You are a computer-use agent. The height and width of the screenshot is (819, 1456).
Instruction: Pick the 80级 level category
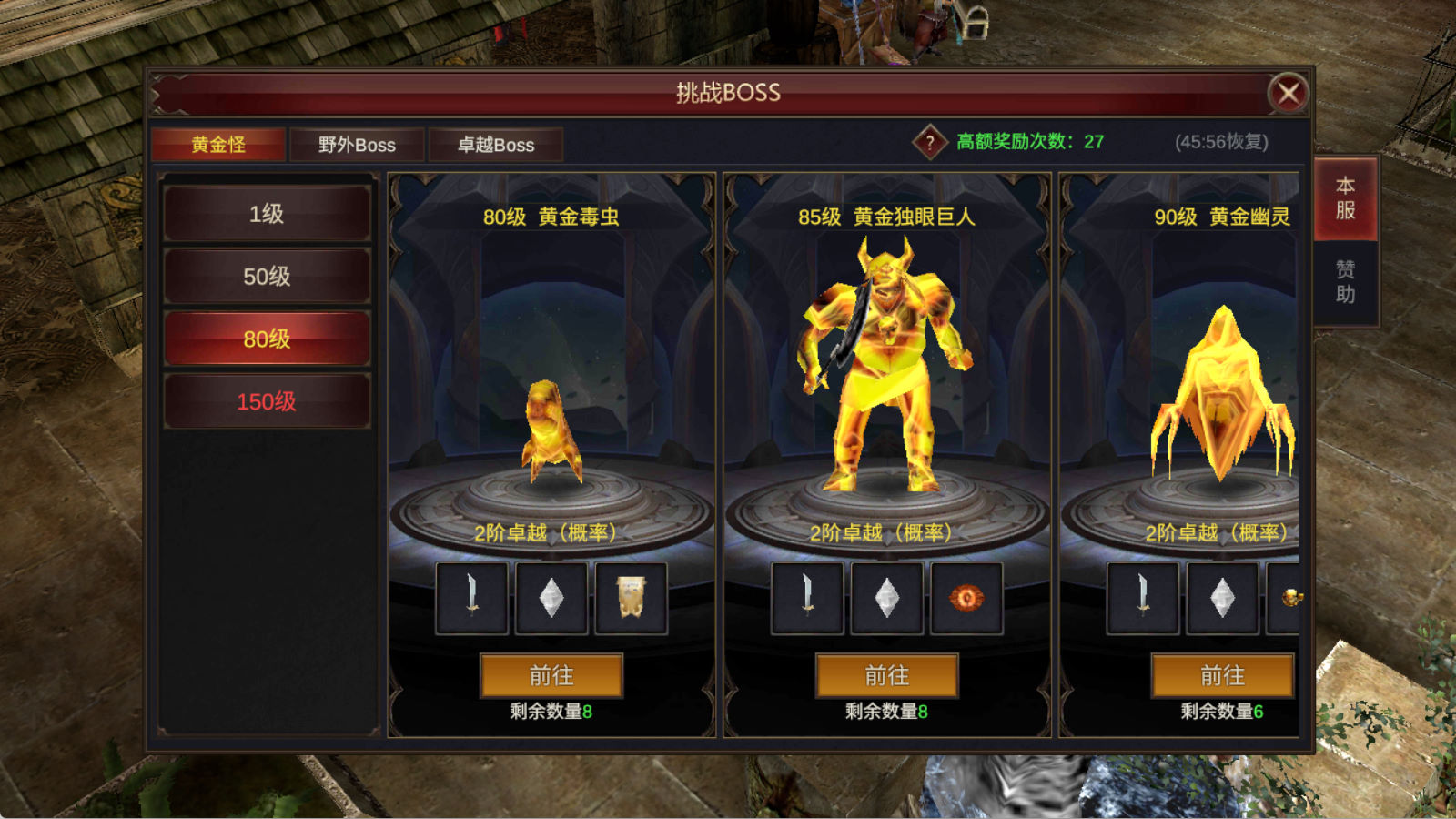267,339
